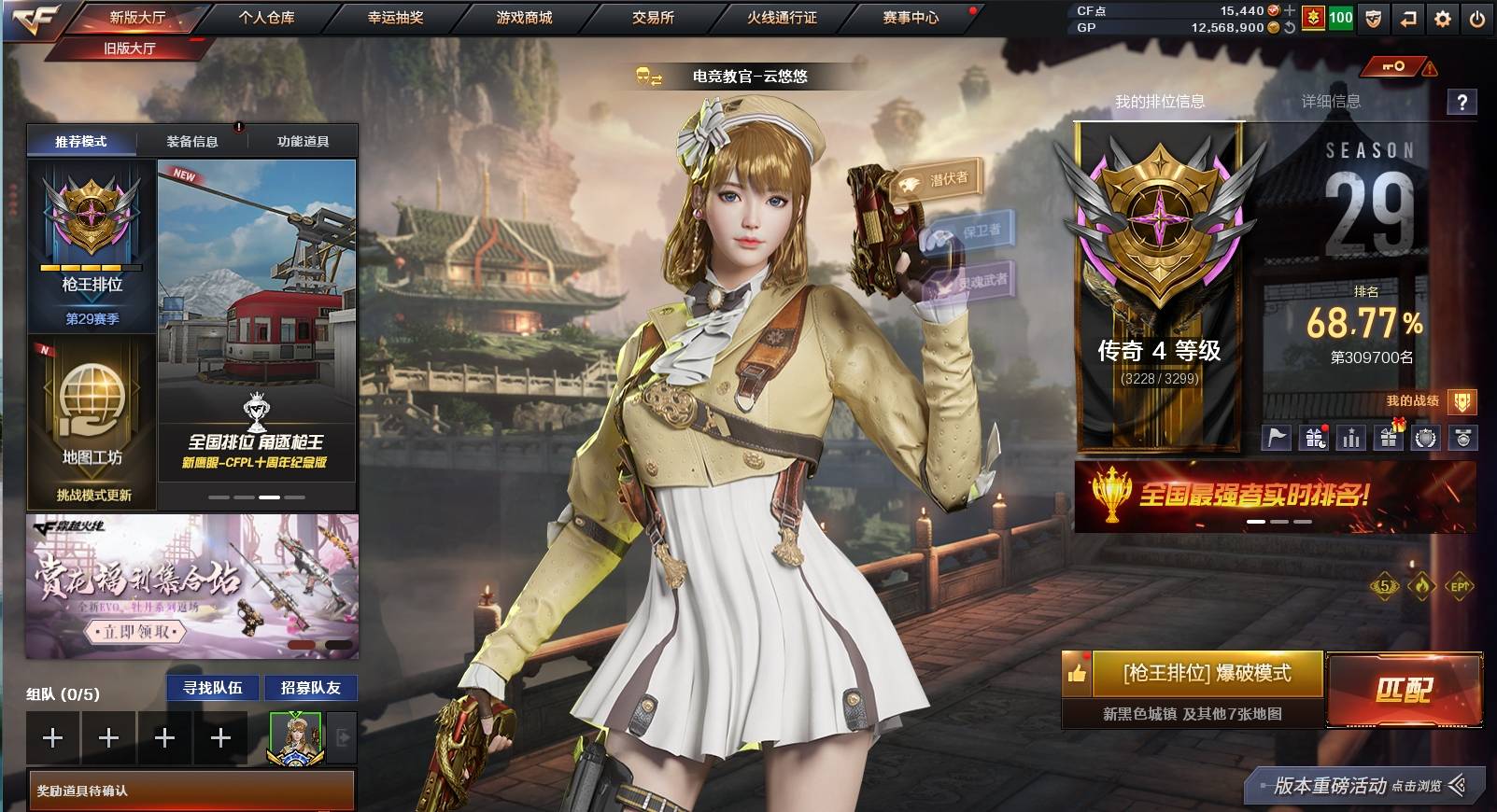
Task: Start matchmaking with the 匹配 button
Action: (1404, 690)
